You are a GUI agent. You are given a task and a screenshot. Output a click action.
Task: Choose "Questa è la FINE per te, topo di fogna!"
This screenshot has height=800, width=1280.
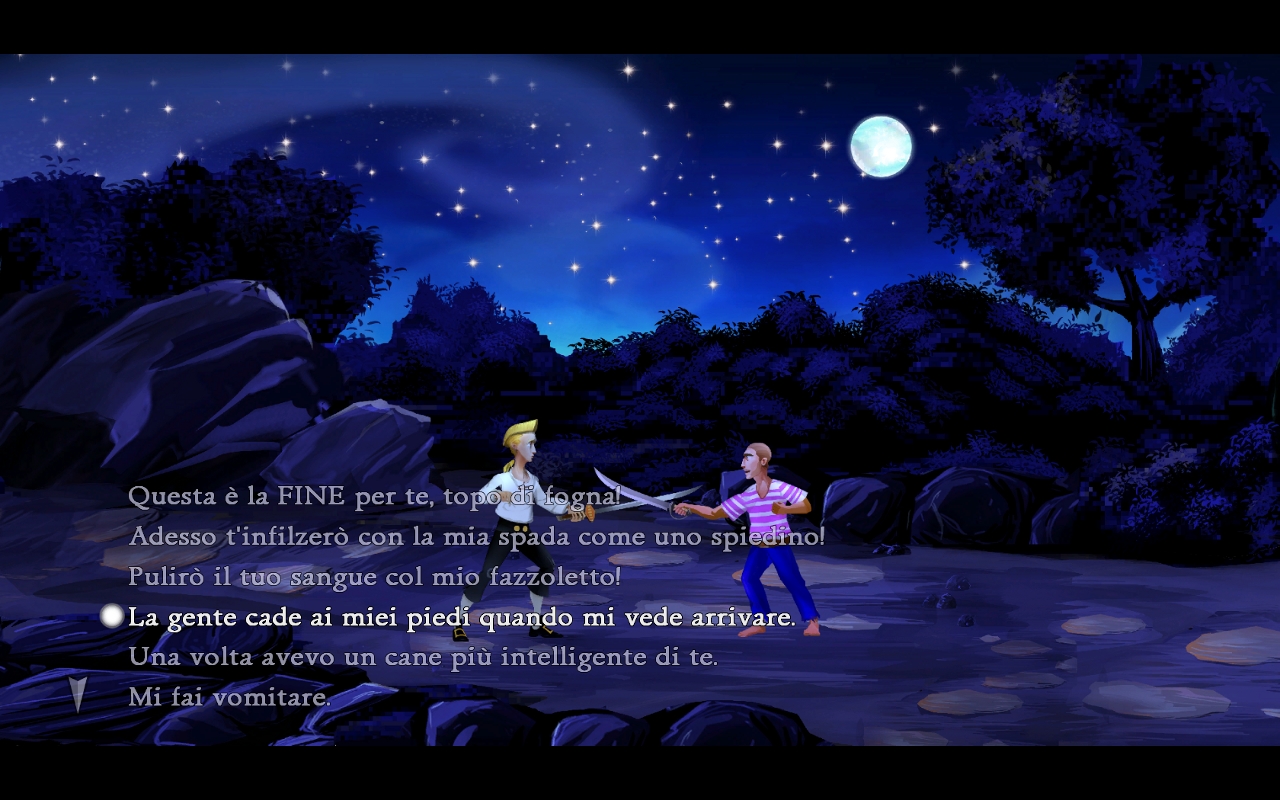pyautogui.click(x=375, y=496)
